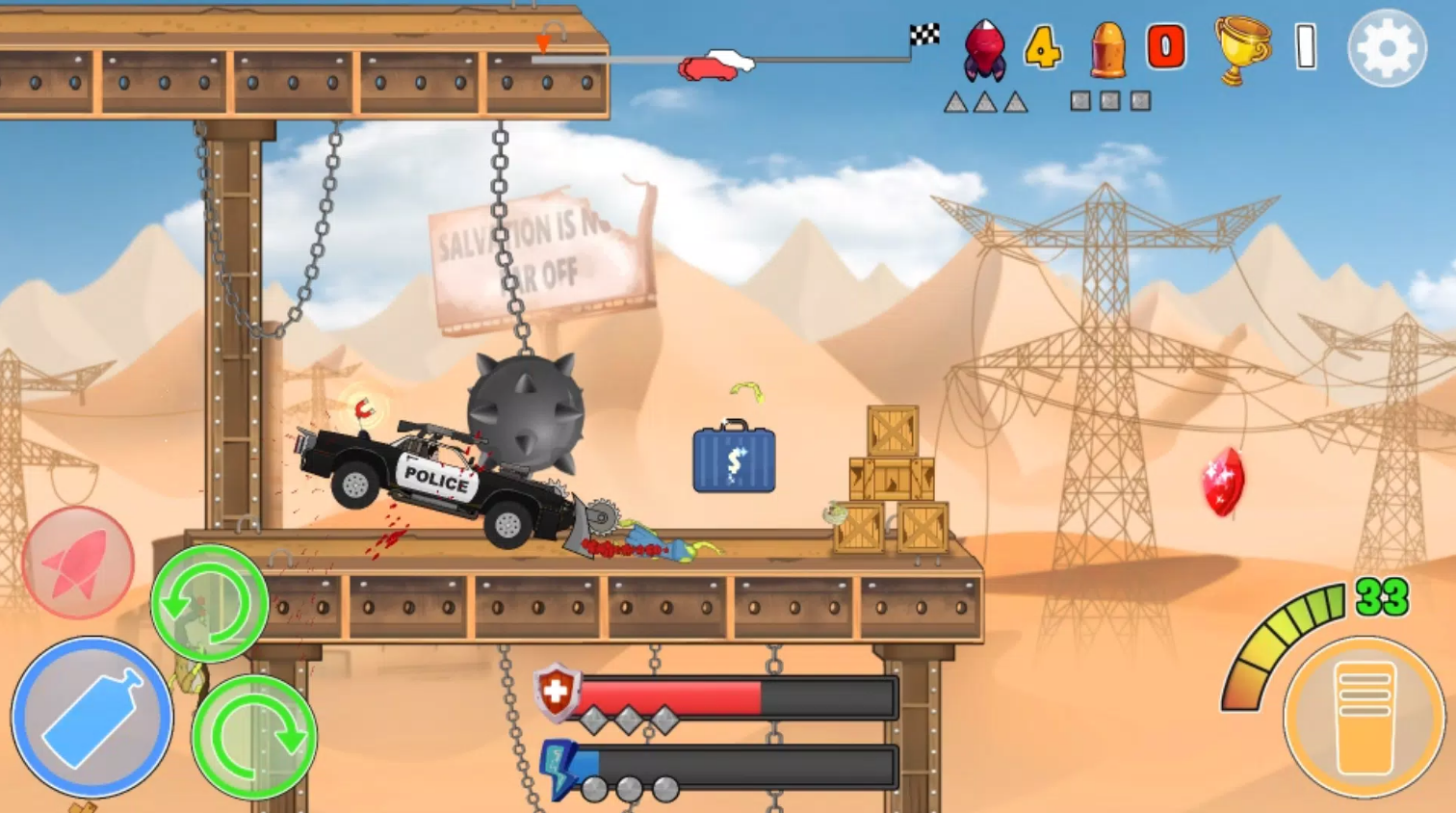Viewport: 1456px width, 813px height.
Task: Tilt car with clockwise rotate arrow
Action: click(254, 737)
